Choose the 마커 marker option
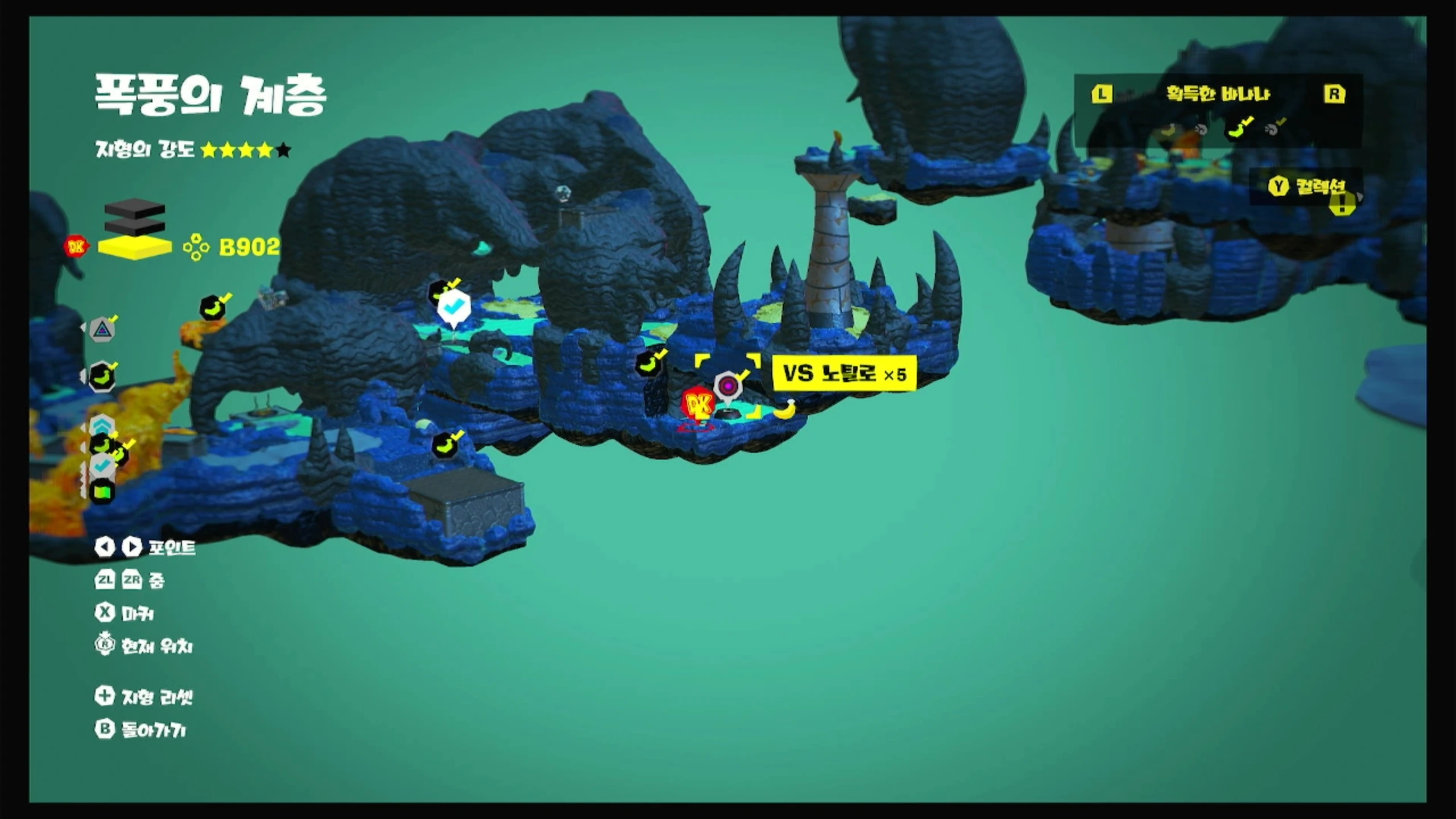The image size is (1456, 819). pos(125,613)
